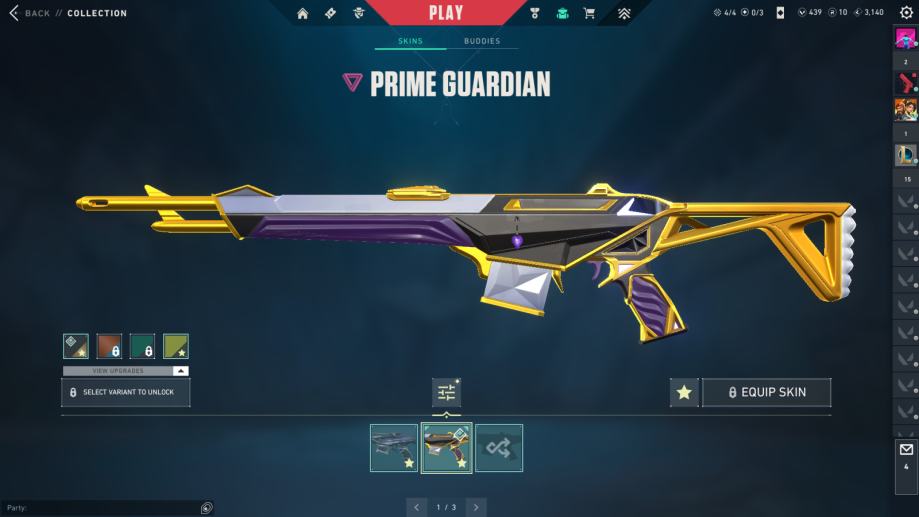
Task: Choose the yellow-green color variant
Action: pos(176,346)
